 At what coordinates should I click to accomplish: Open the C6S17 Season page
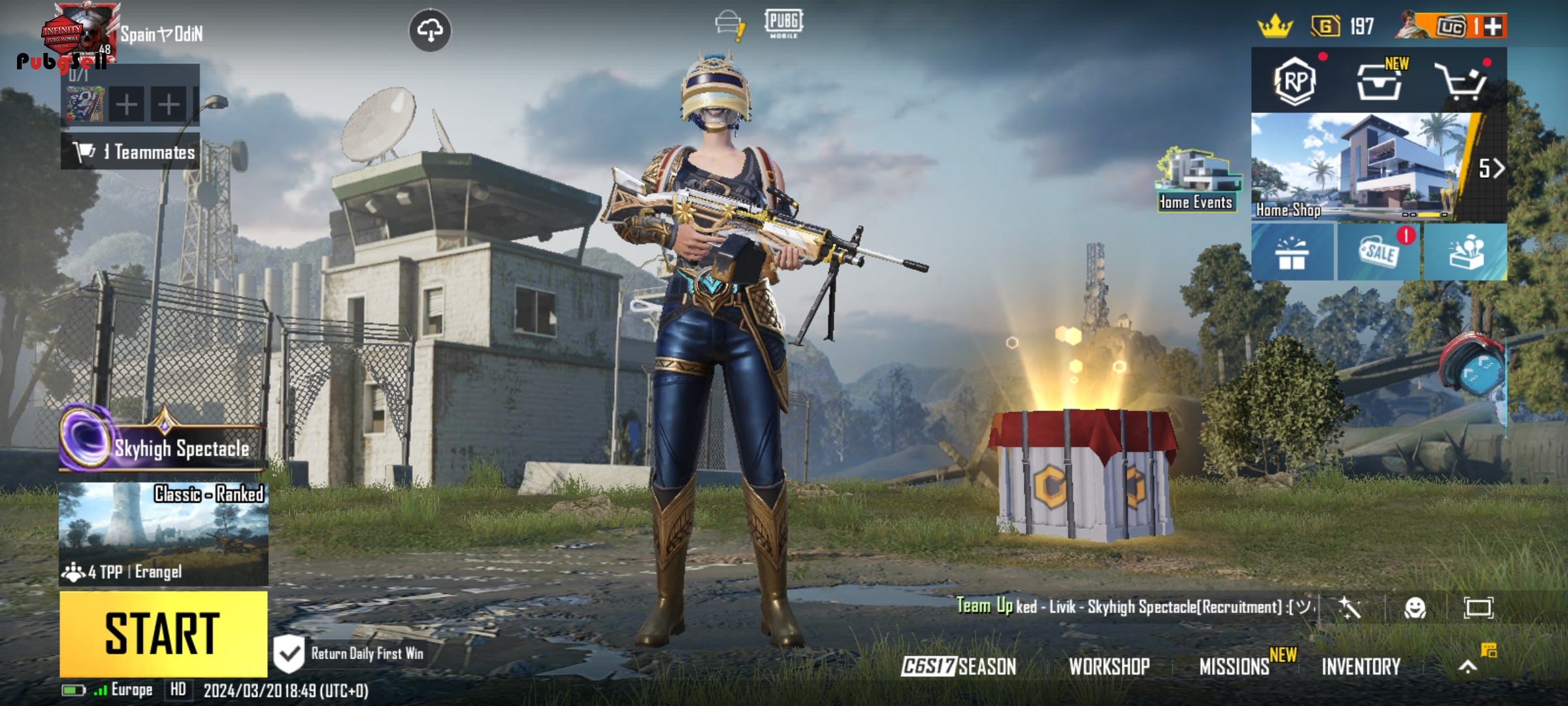[x=958, y=667]
